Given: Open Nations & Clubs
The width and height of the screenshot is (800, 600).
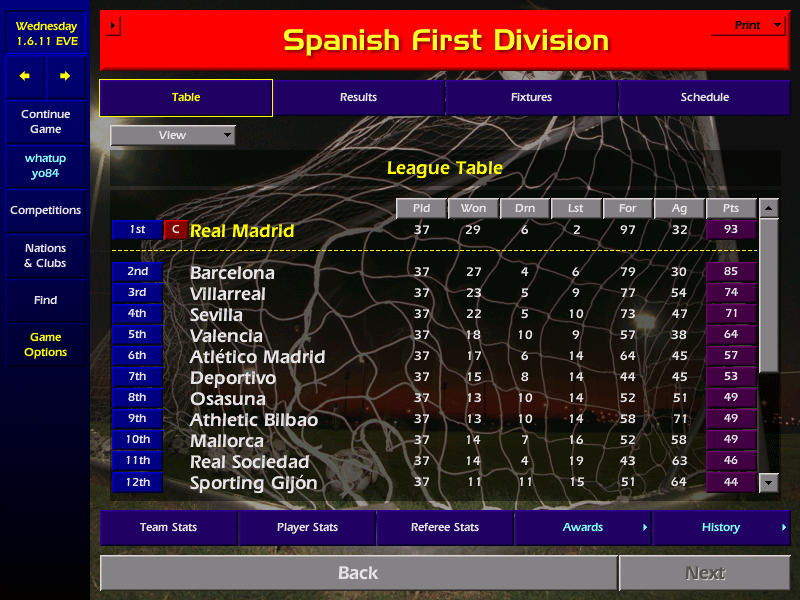Looking at the screenshot, I should pos(45,256).
